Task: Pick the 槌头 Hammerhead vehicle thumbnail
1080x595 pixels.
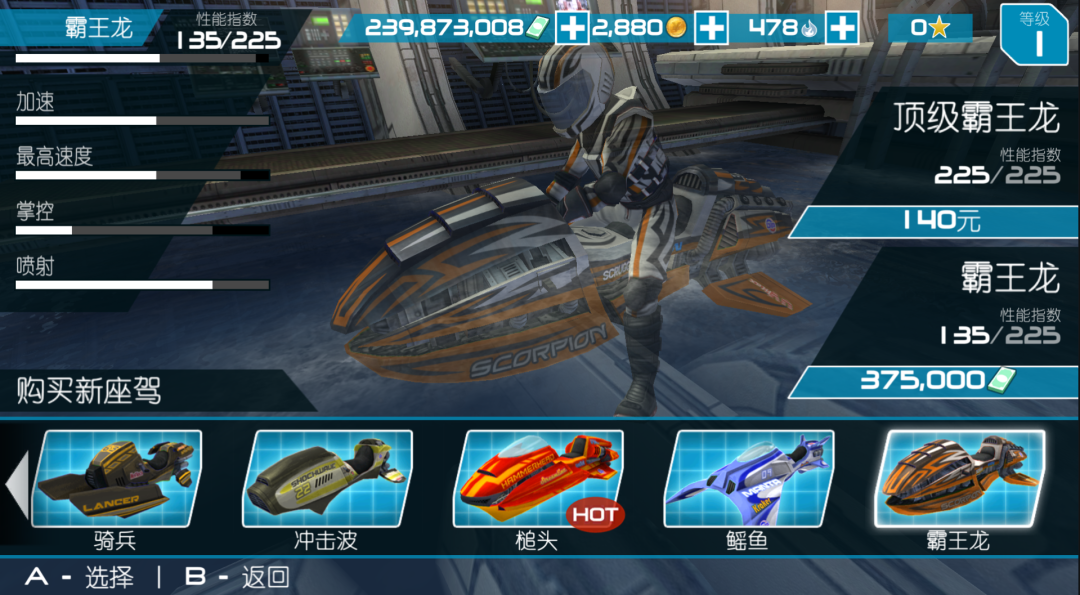Action: click(538, 478)
